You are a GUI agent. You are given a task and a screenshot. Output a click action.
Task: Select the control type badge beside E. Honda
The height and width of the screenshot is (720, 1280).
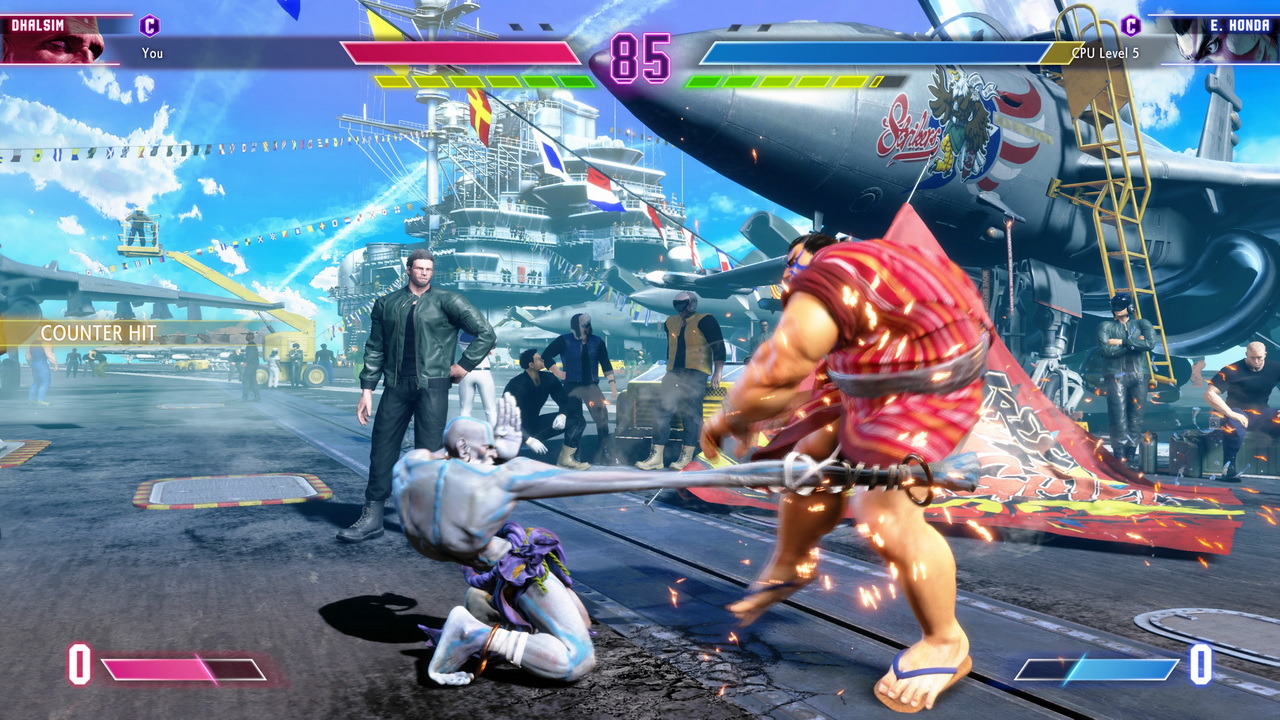point(1131,26)
